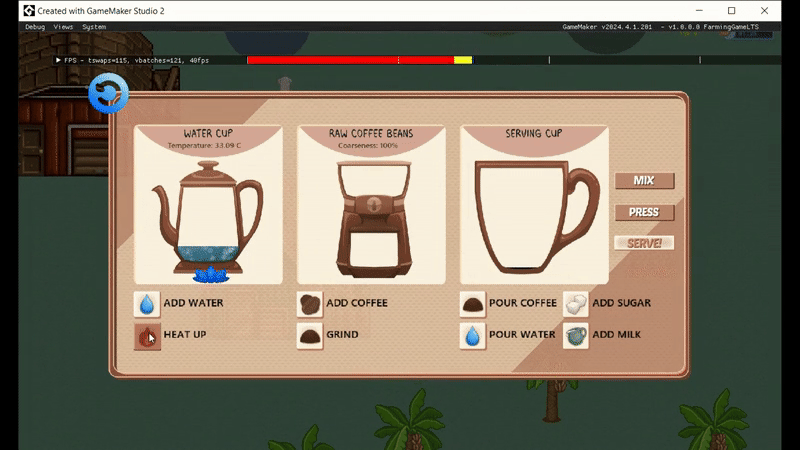Viewport: 800px width, 450px height.
Task: Click the blue circular reset arrow icon
Action: [x=107, y=95]
